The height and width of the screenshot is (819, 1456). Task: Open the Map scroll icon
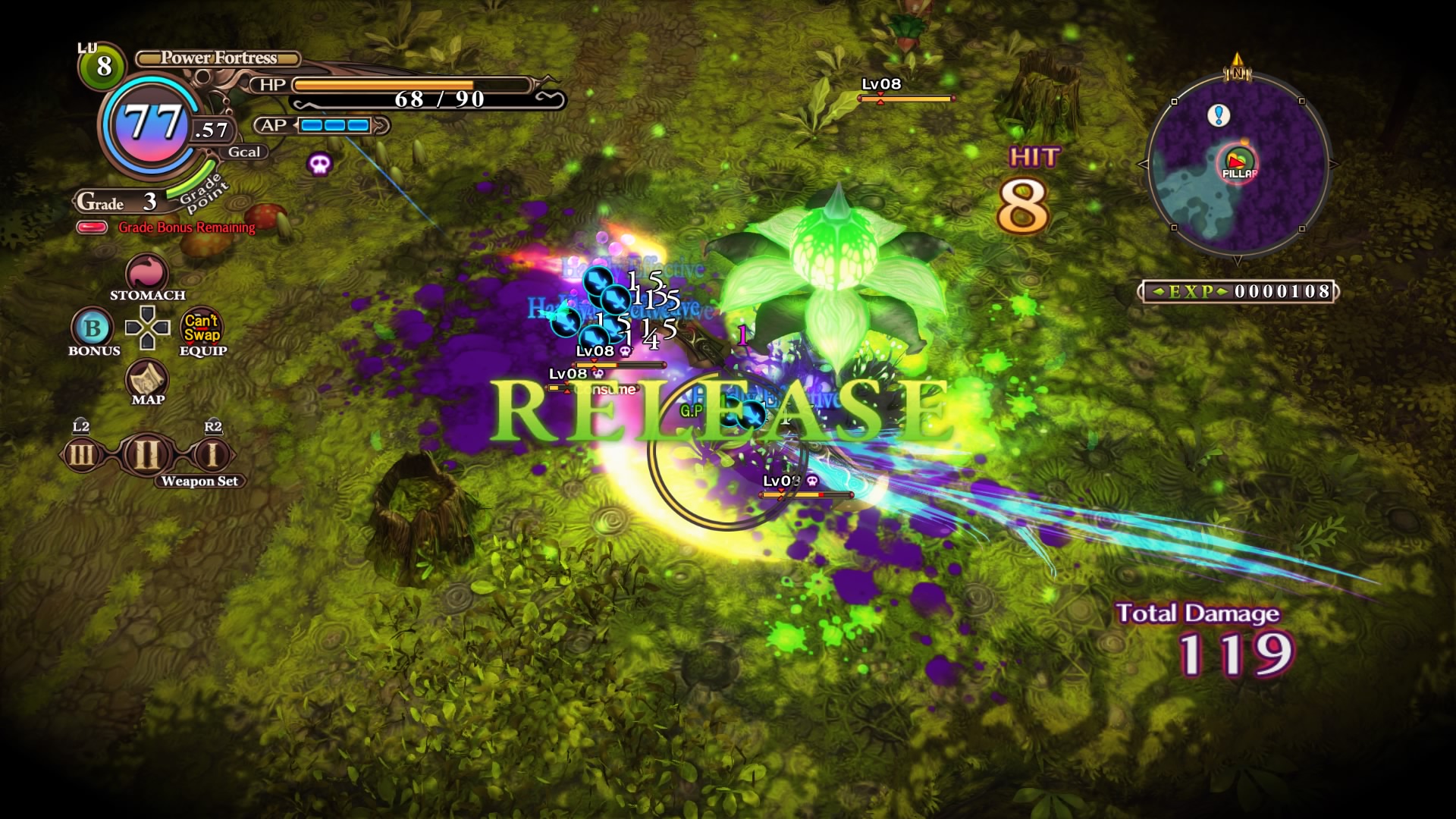(x=147, y=378)
